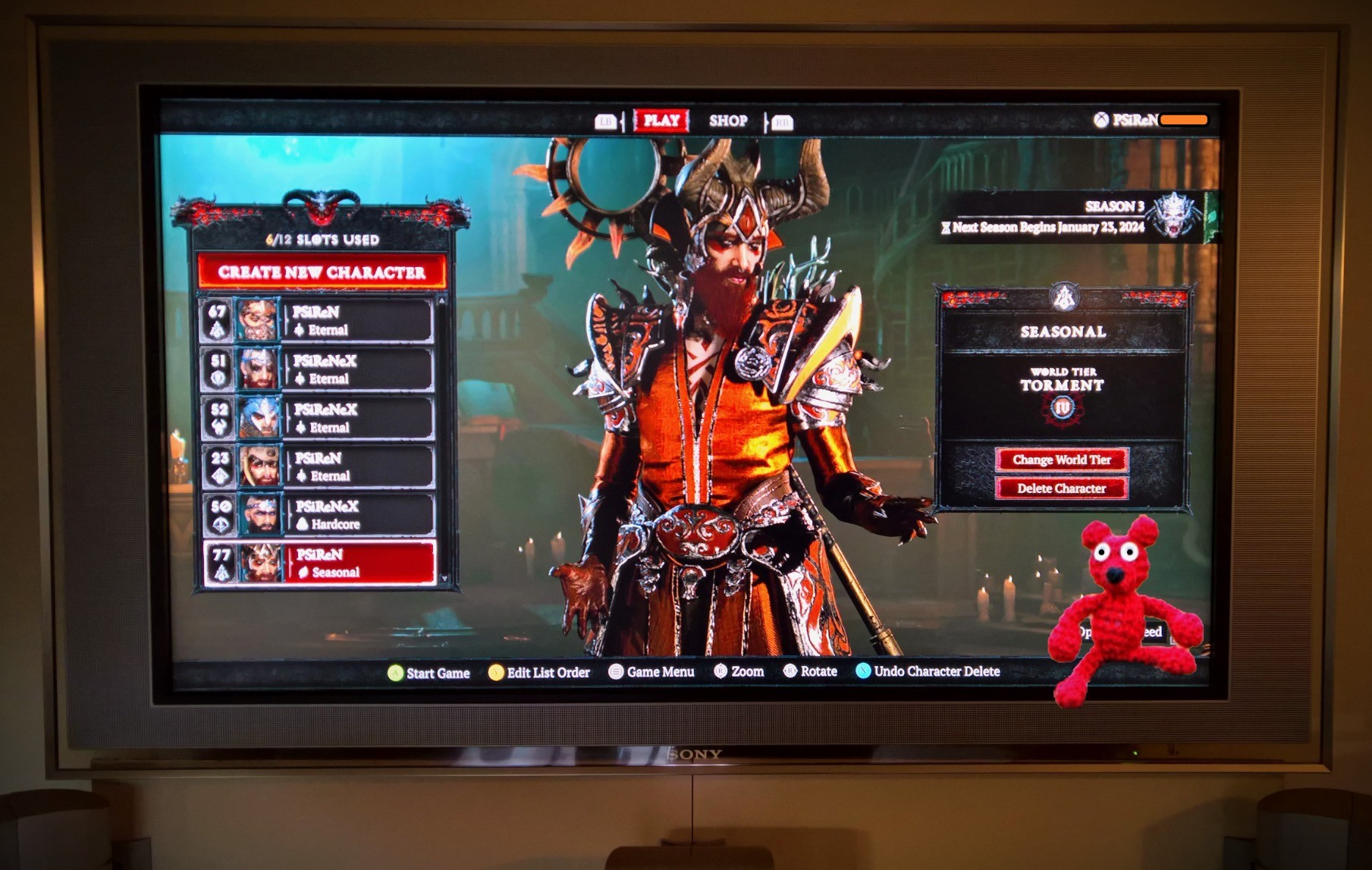Click the character list scroll-down arrow
The width and height of the screenshot is (1372, 870).
[x=444, y=579]
